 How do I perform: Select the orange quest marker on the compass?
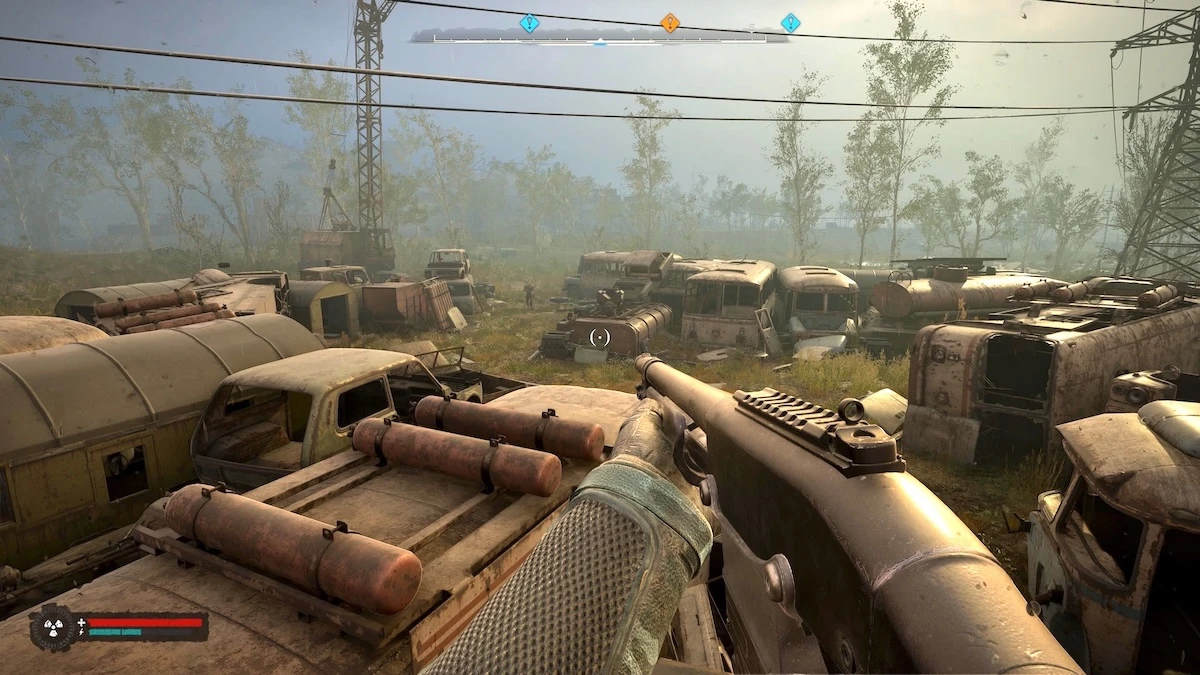(x=669, y=22)
